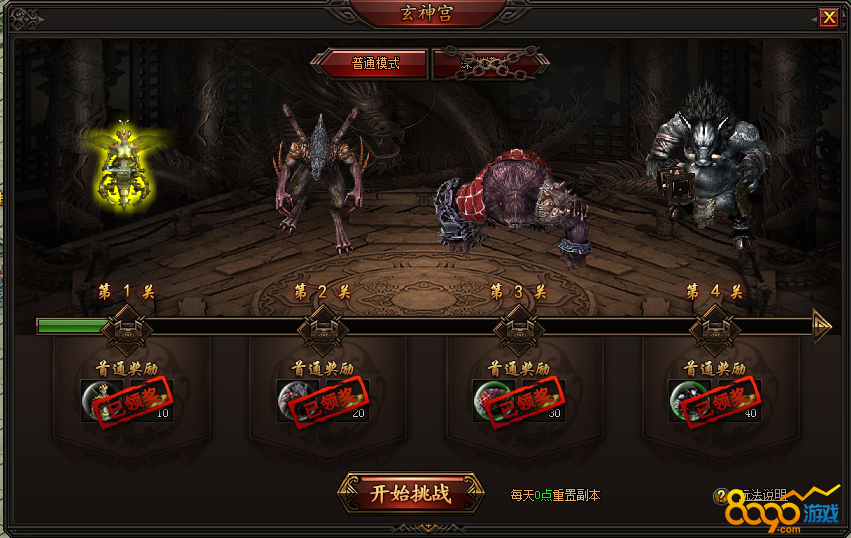The width and height of the screenshot is (851, 538).
Task: Switch to the 普通模式 tab
Action: click(374, 63)
